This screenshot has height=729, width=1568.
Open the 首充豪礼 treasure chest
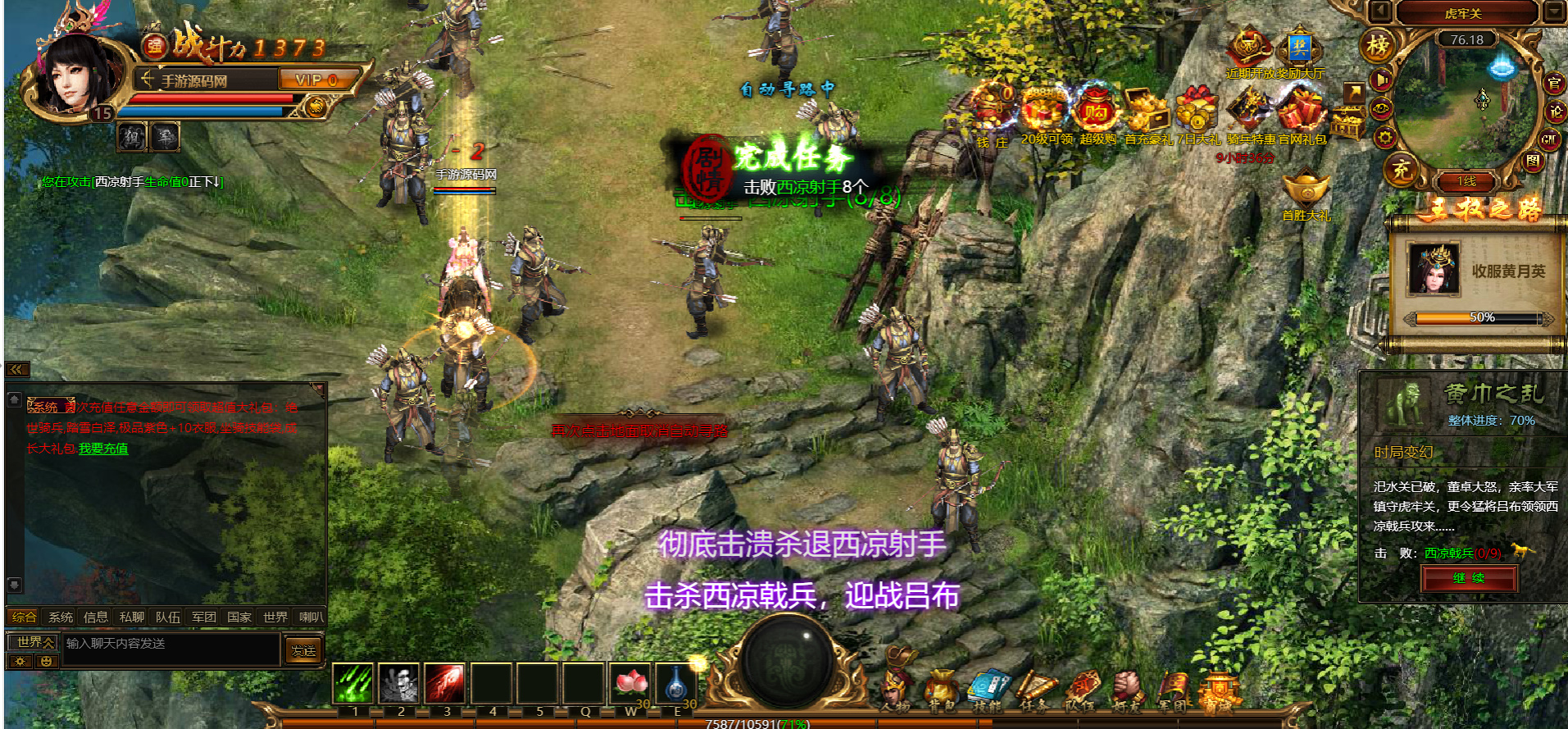[x=1148, y=112]
